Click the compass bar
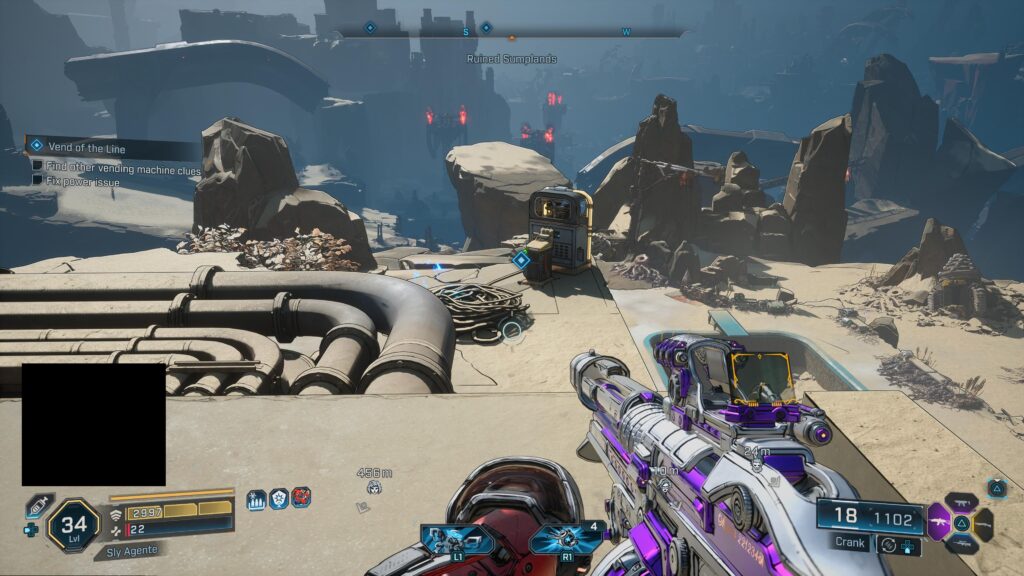 pos(510,32)
